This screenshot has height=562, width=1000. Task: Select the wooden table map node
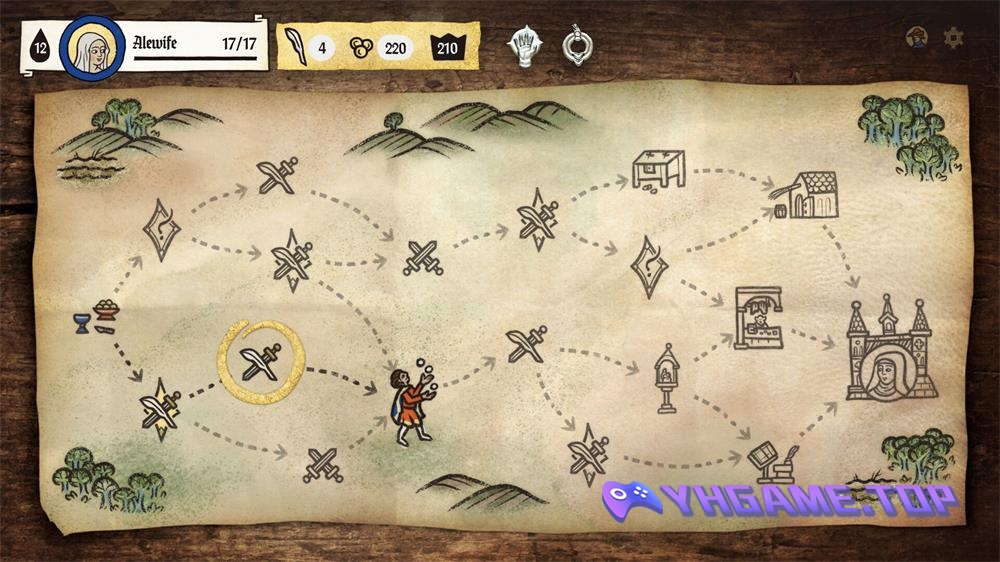pos(657,168)
